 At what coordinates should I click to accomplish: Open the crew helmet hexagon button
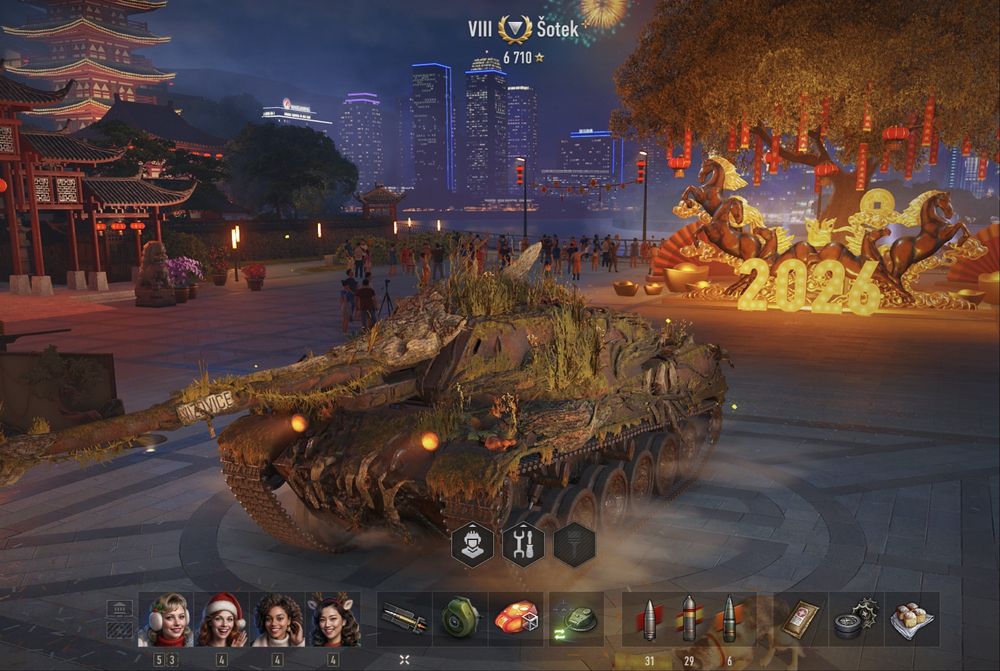[x=472, y=544]
